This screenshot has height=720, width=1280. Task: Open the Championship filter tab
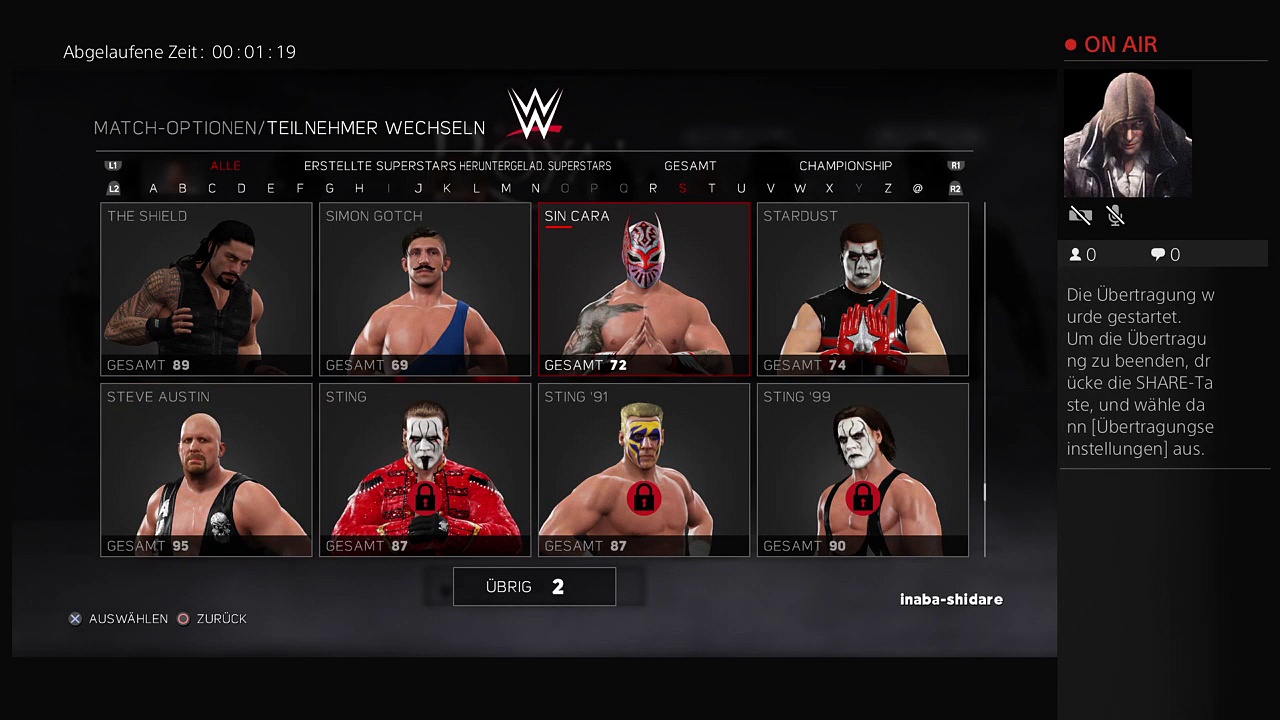click(845, 166)
